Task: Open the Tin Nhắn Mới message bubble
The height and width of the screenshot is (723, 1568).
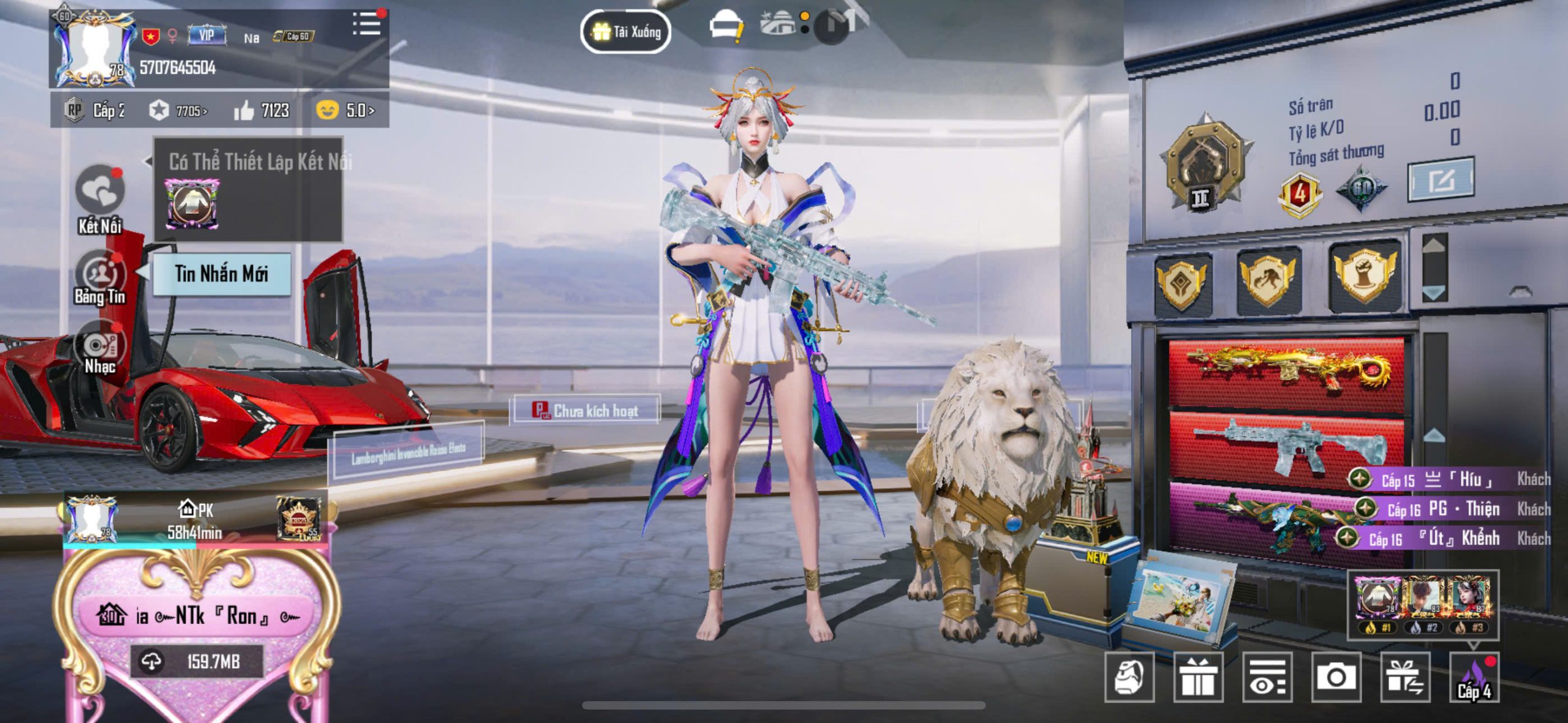Action: 221,274
